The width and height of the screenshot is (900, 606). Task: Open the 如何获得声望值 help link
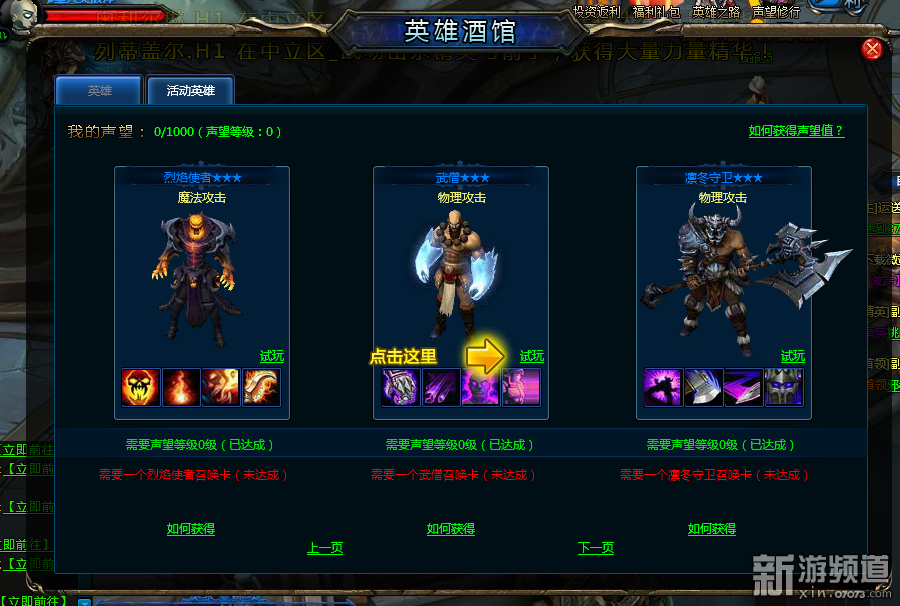[x=796, y=131]
